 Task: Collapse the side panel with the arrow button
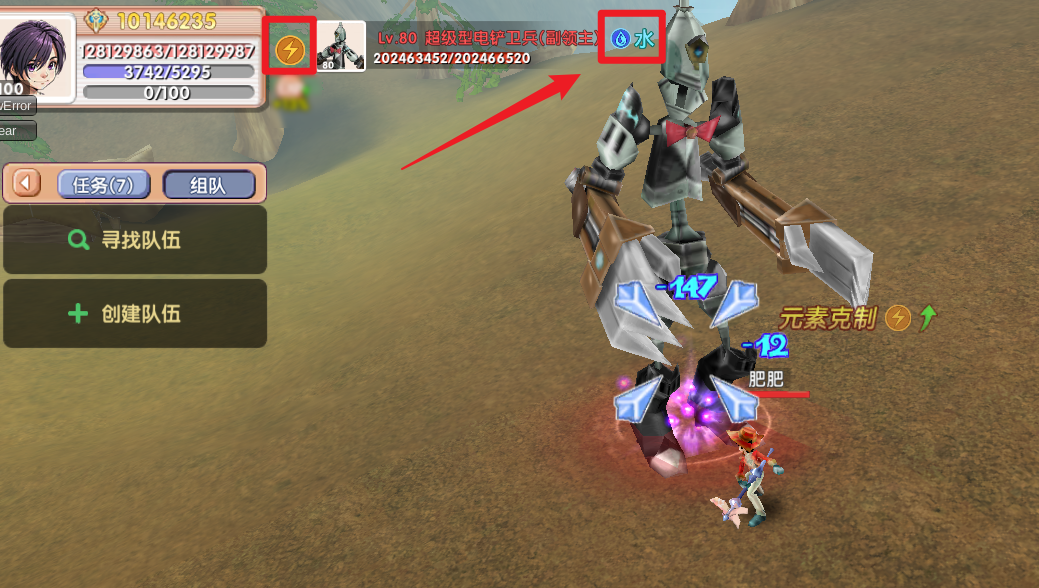click(28, 185)
